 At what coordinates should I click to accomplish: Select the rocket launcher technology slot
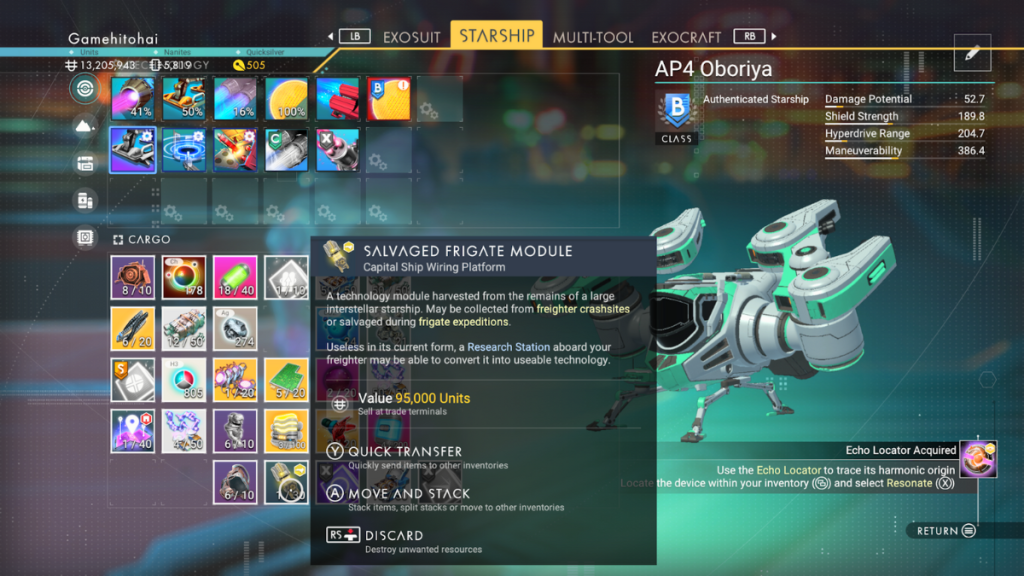pos(235,150)
